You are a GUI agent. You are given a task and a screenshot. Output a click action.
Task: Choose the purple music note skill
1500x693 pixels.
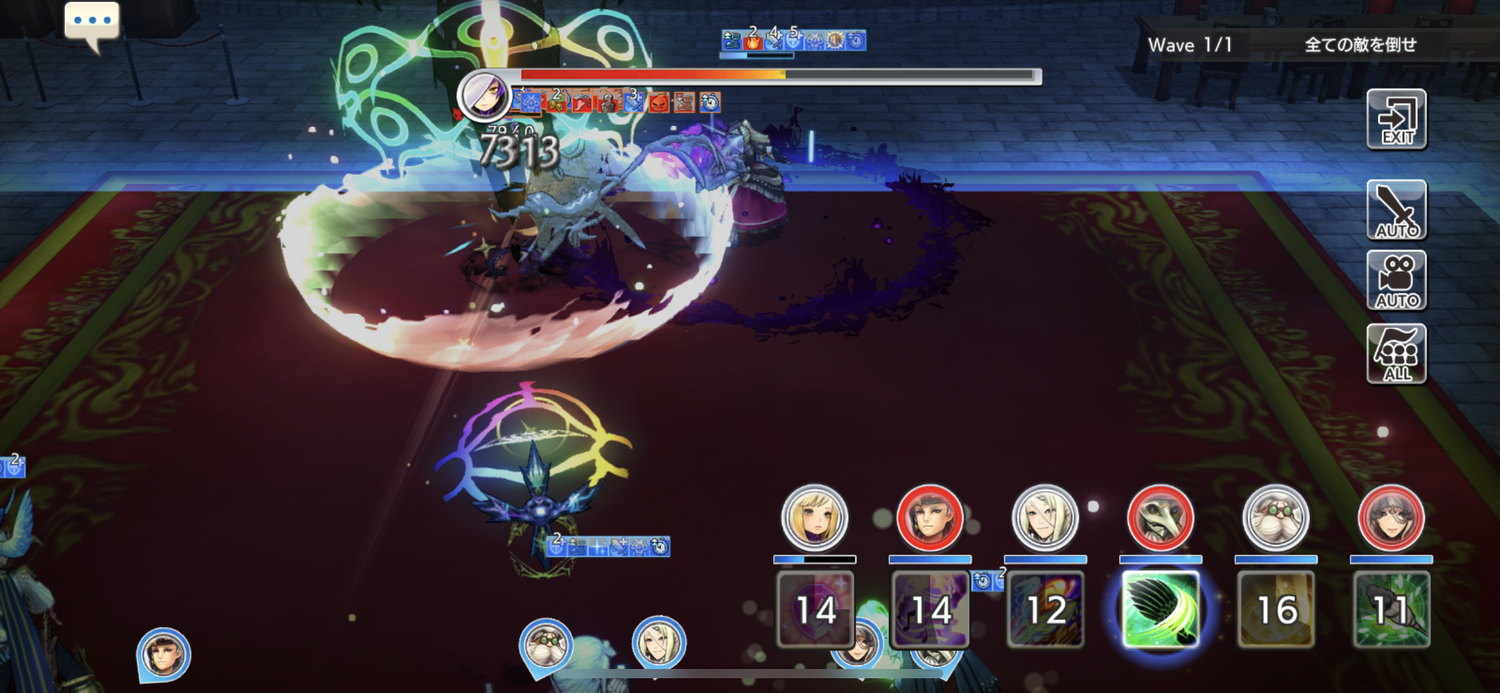click(x=930, y=609)
